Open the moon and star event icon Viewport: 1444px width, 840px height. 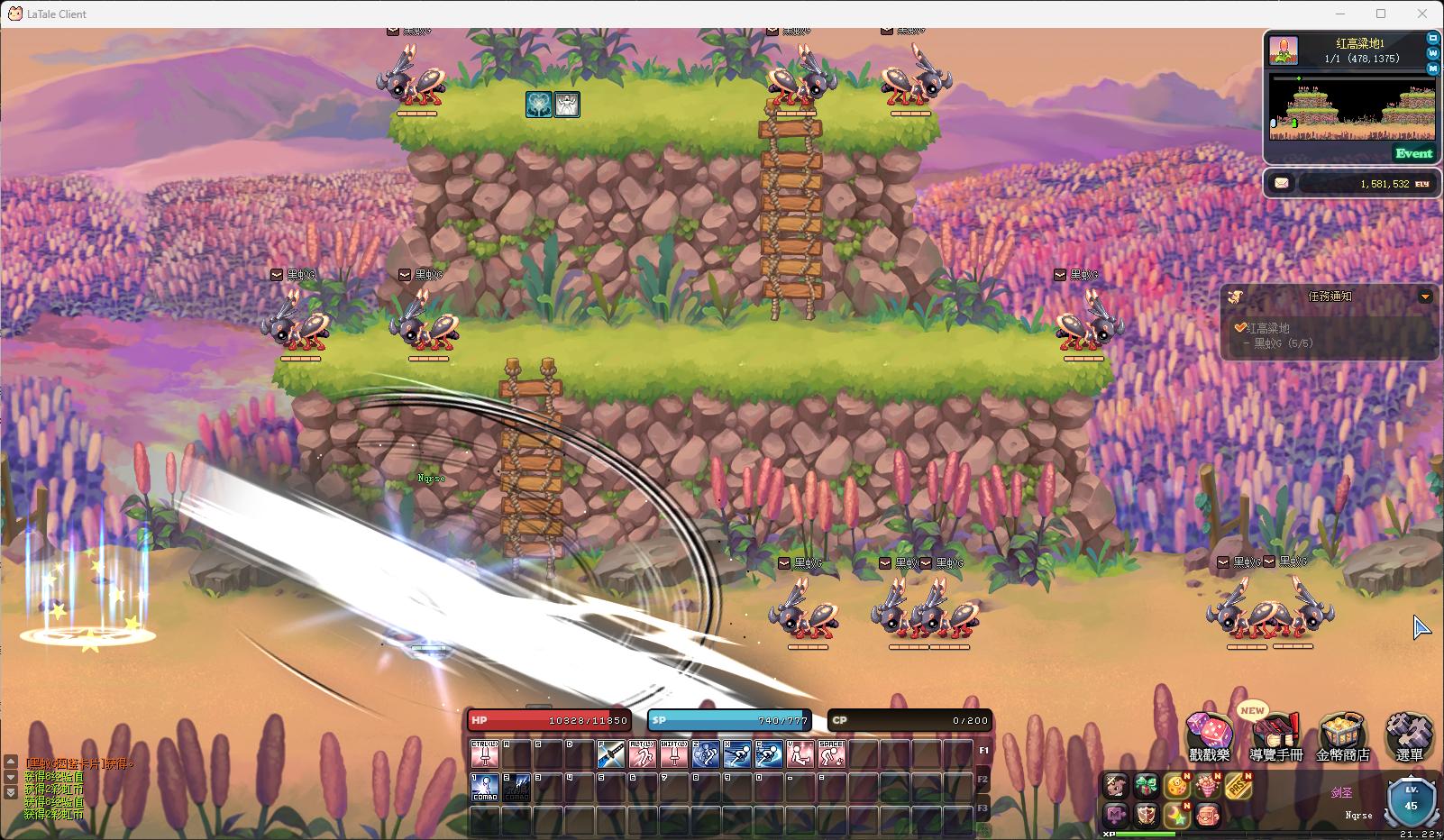[1176, 817]
